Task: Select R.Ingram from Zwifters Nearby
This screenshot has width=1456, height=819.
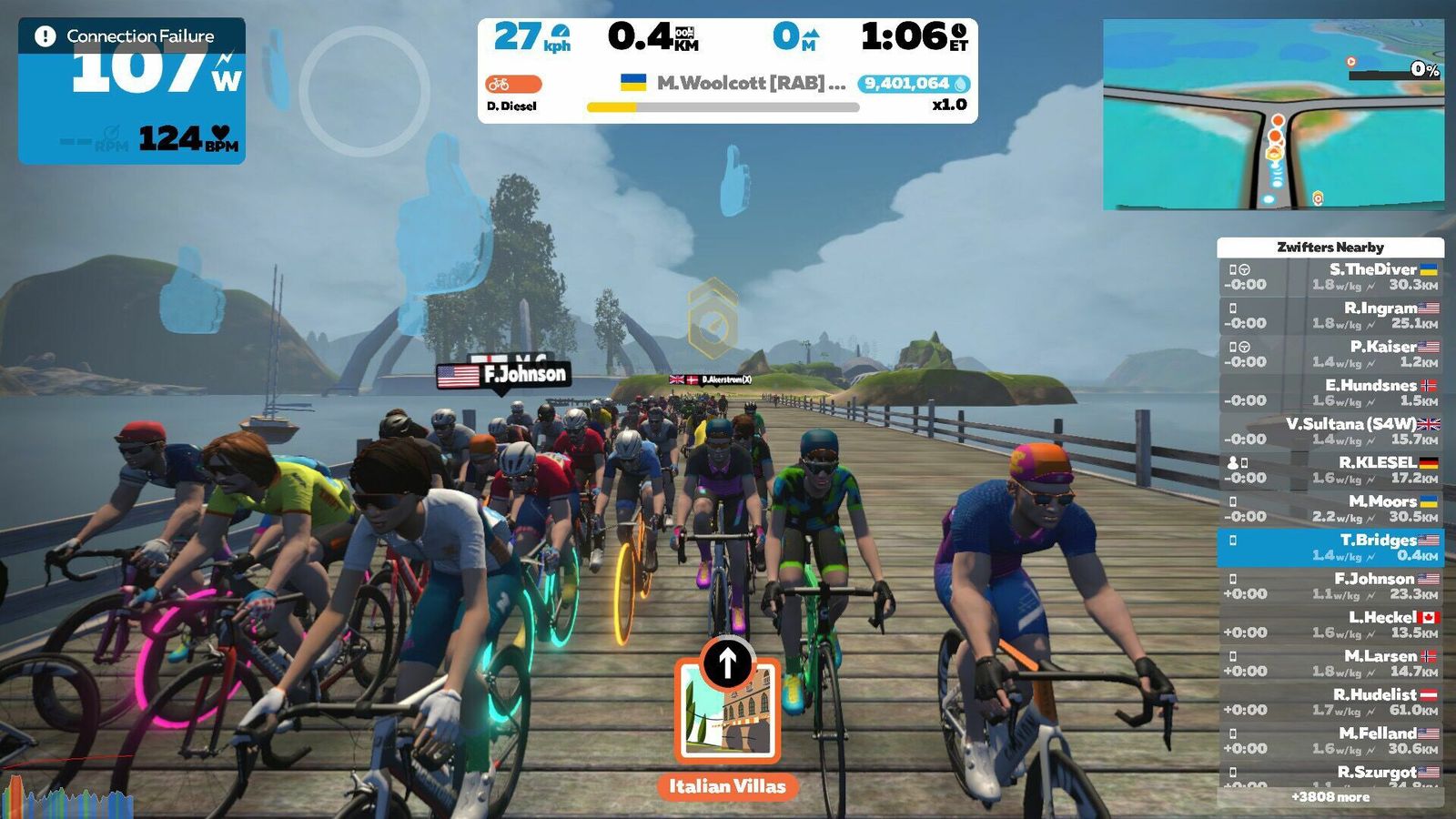Action: pos(1330,315)
